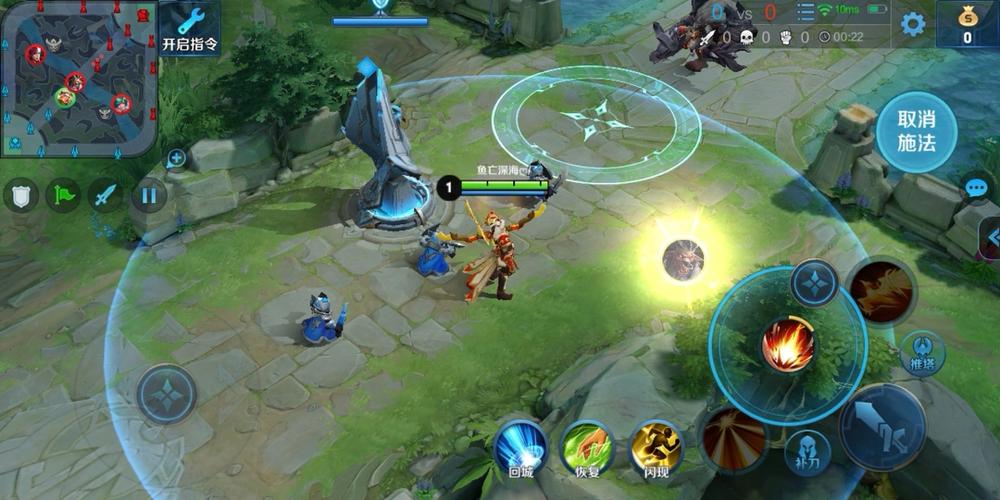Activate the 回城 recall ability
The image size is (1000, 500).
click(x=520, y=446)
